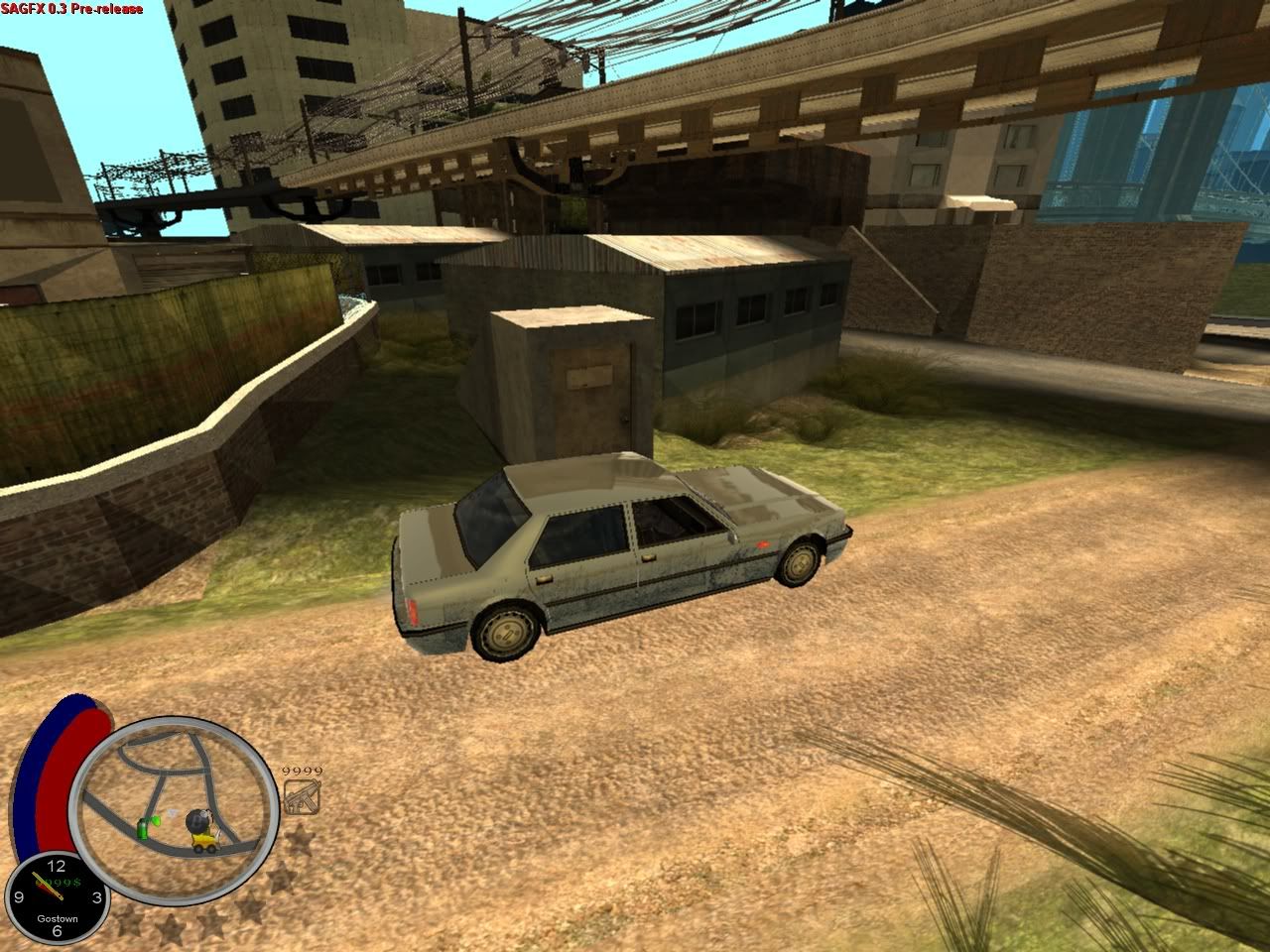The width and height of the screenshot is (1270, 952).
Task: Select the Gostown zone name label
Action: tap(58, 918)
